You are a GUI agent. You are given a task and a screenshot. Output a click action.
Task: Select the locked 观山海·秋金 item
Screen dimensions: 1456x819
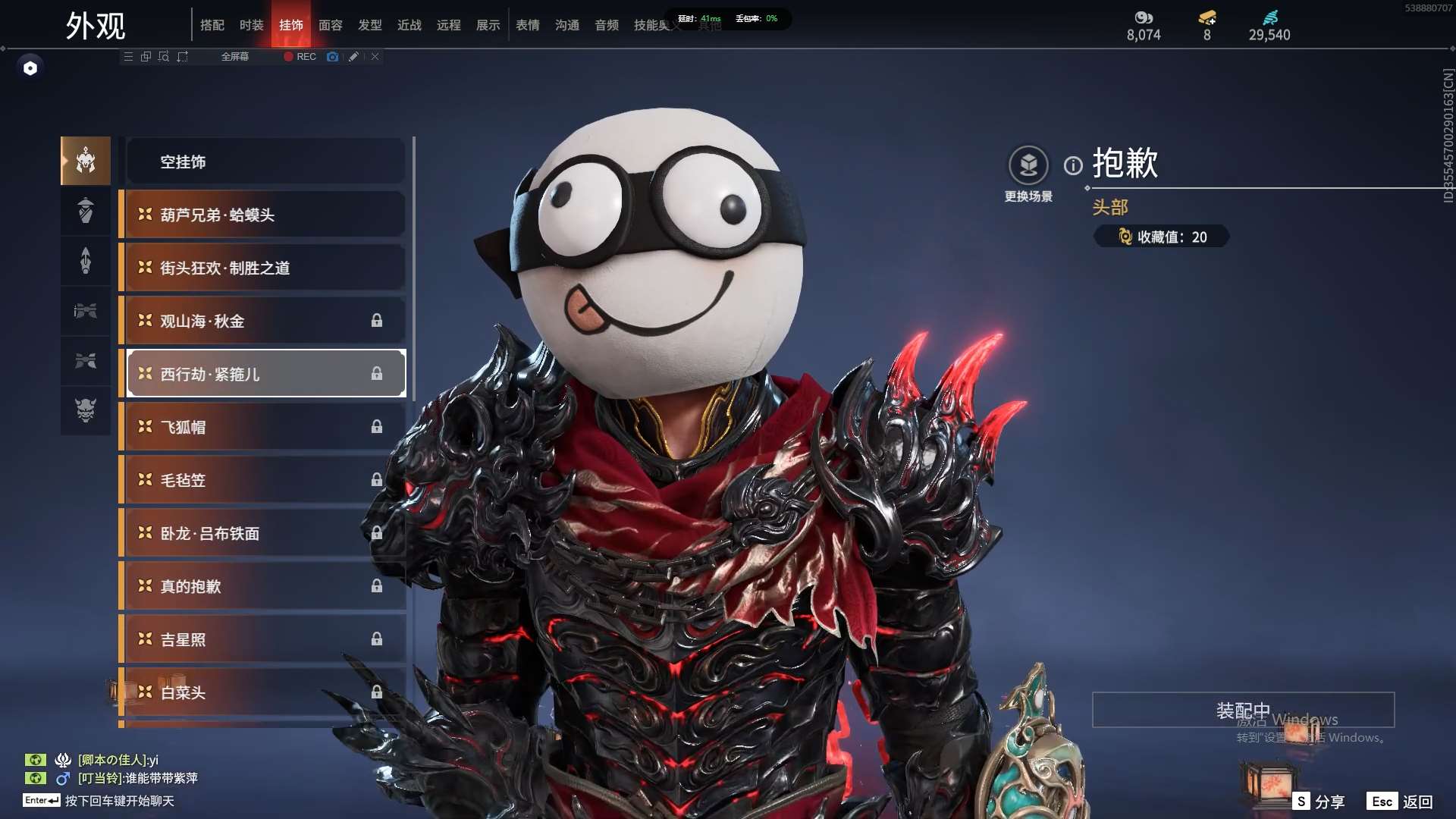265,321
